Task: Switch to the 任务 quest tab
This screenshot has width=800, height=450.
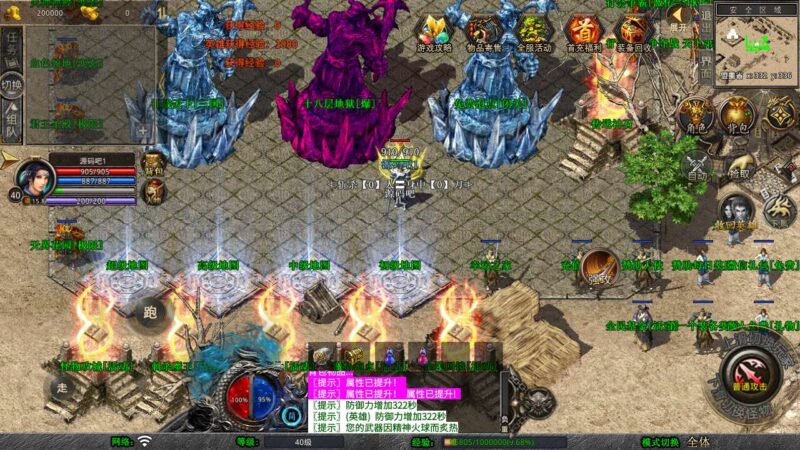Action: coord(11,46)
